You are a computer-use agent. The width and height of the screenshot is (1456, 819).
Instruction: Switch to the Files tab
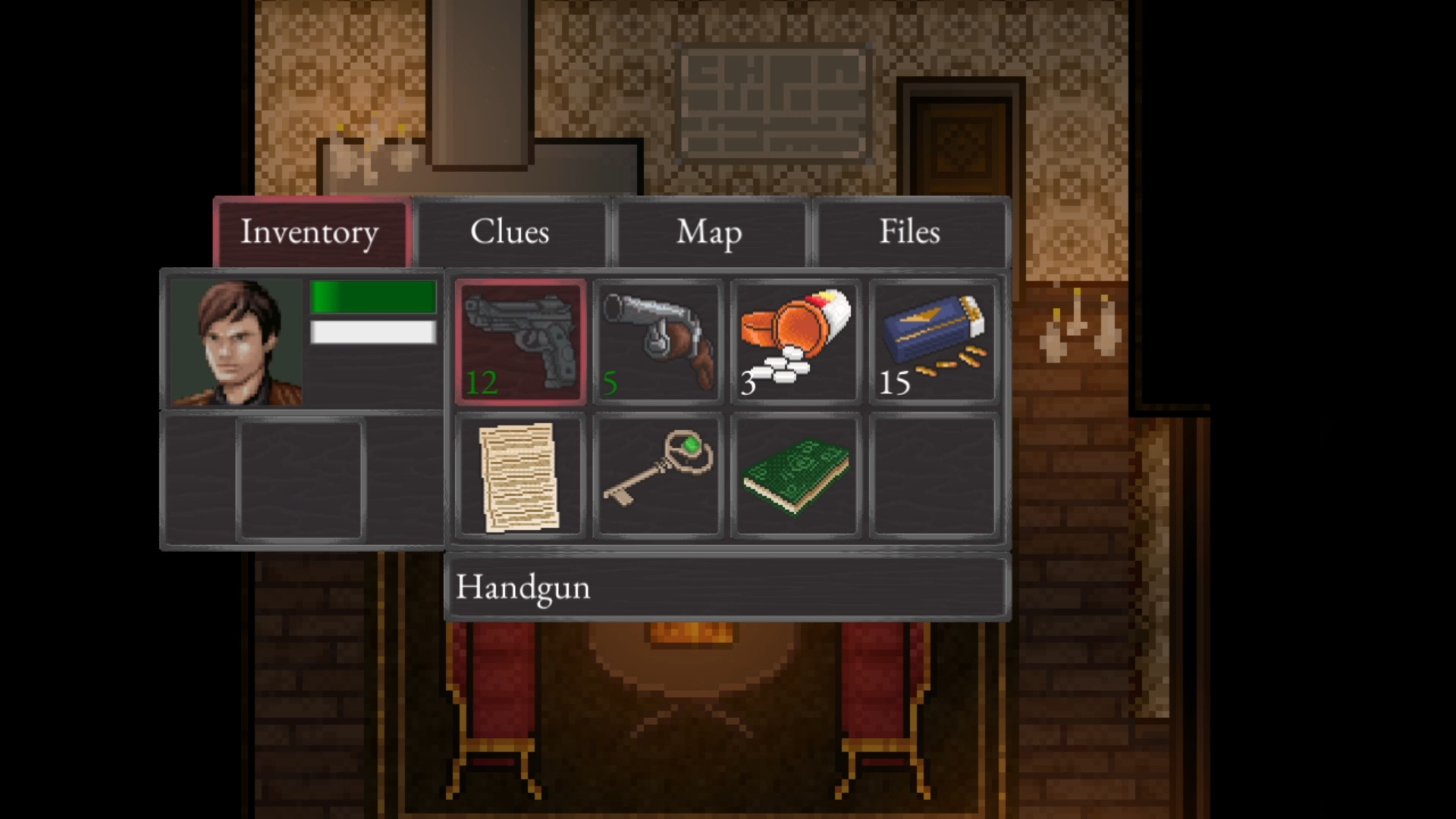[909, 232]
